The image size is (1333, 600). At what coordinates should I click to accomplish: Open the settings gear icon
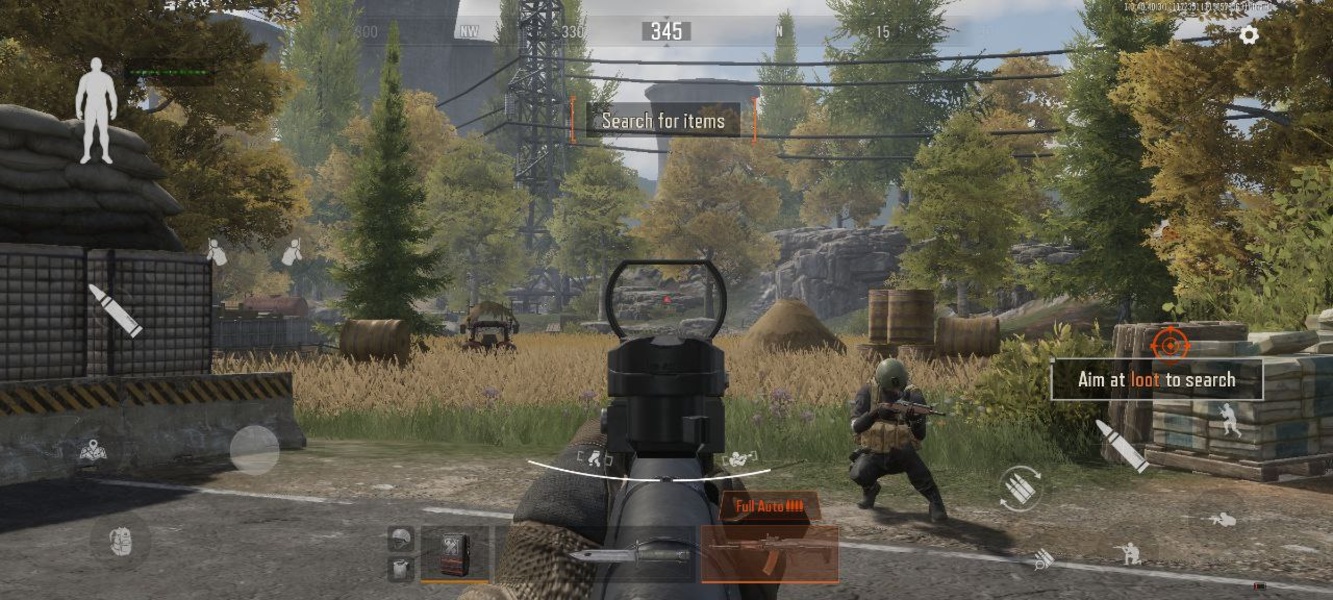click(1249, 35)
